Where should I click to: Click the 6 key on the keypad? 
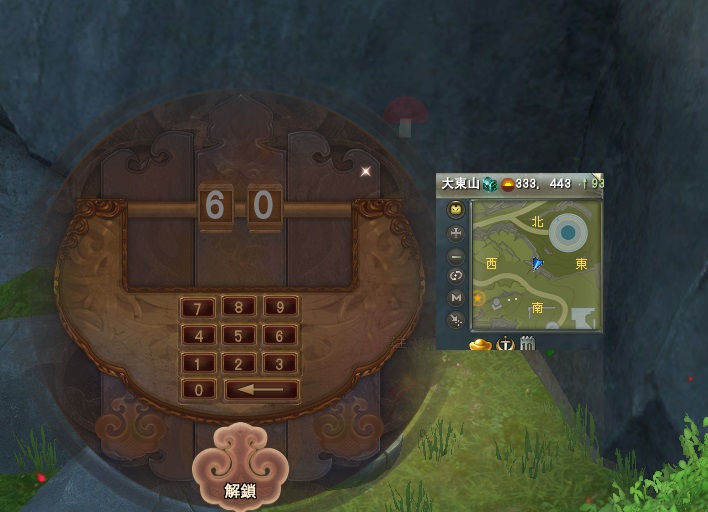(280, 336)
